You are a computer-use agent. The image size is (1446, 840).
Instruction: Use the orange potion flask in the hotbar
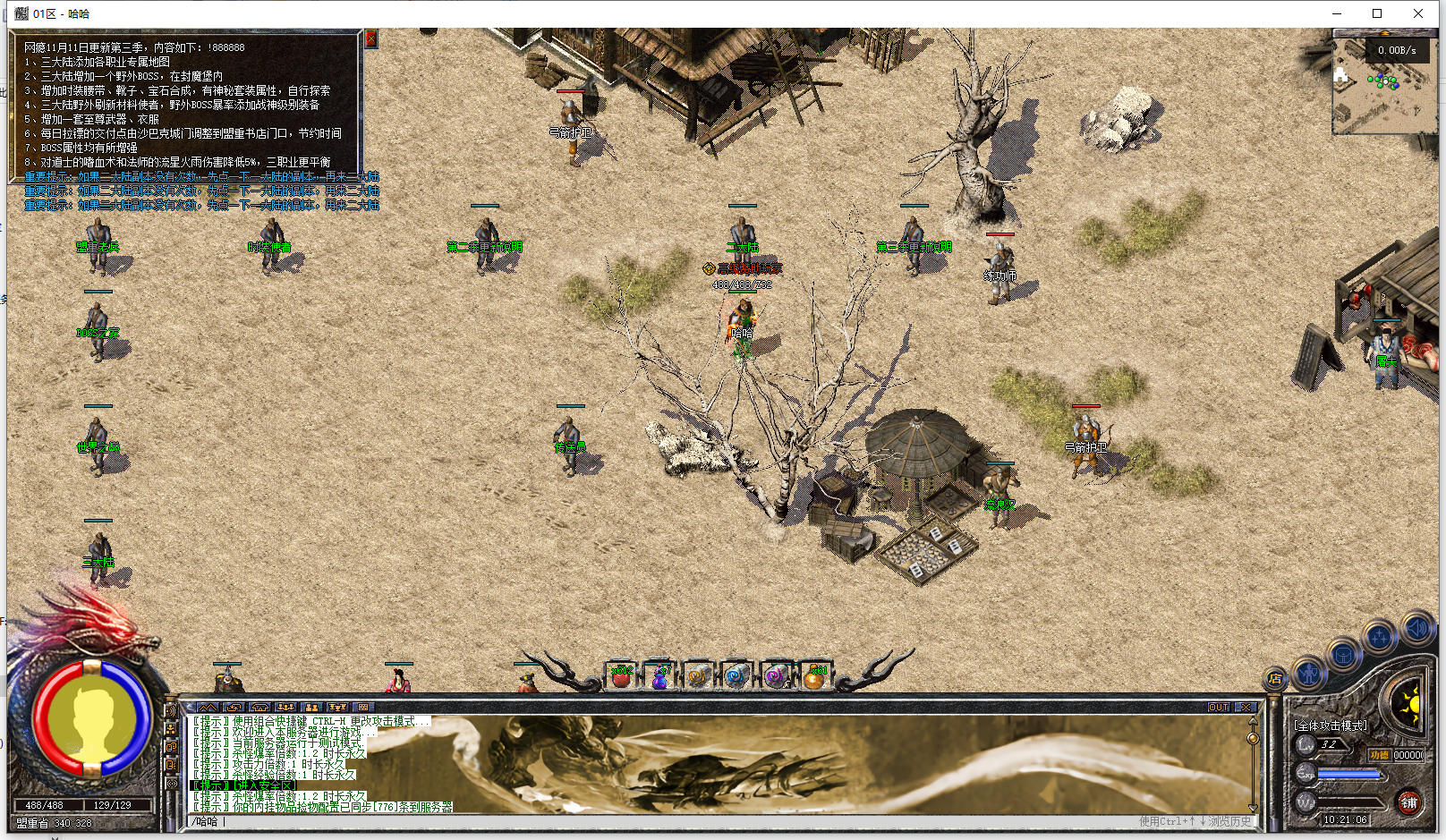pos(814,677)
